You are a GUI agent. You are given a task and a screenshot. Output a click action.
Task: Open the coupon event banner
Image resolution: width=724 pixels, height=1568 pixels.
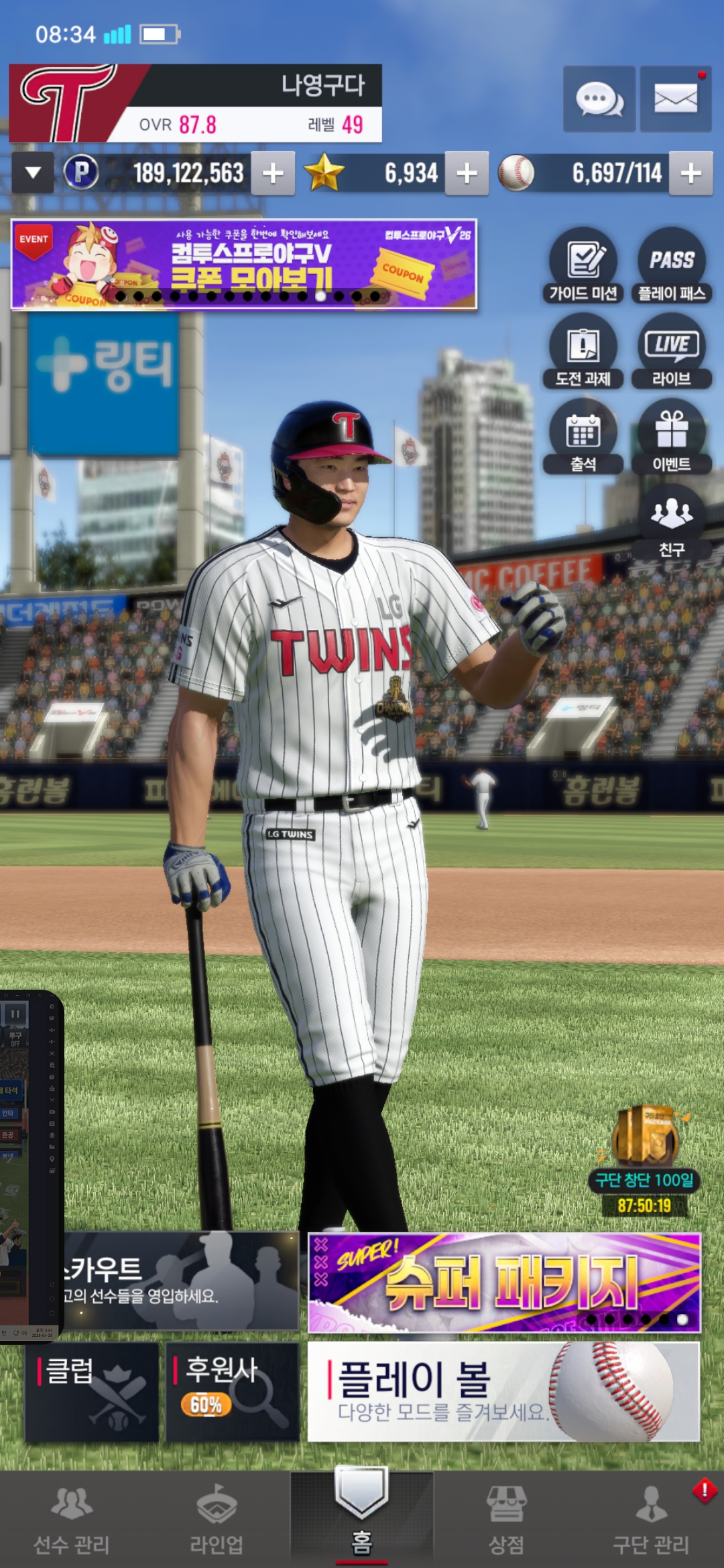pos(244,264)
